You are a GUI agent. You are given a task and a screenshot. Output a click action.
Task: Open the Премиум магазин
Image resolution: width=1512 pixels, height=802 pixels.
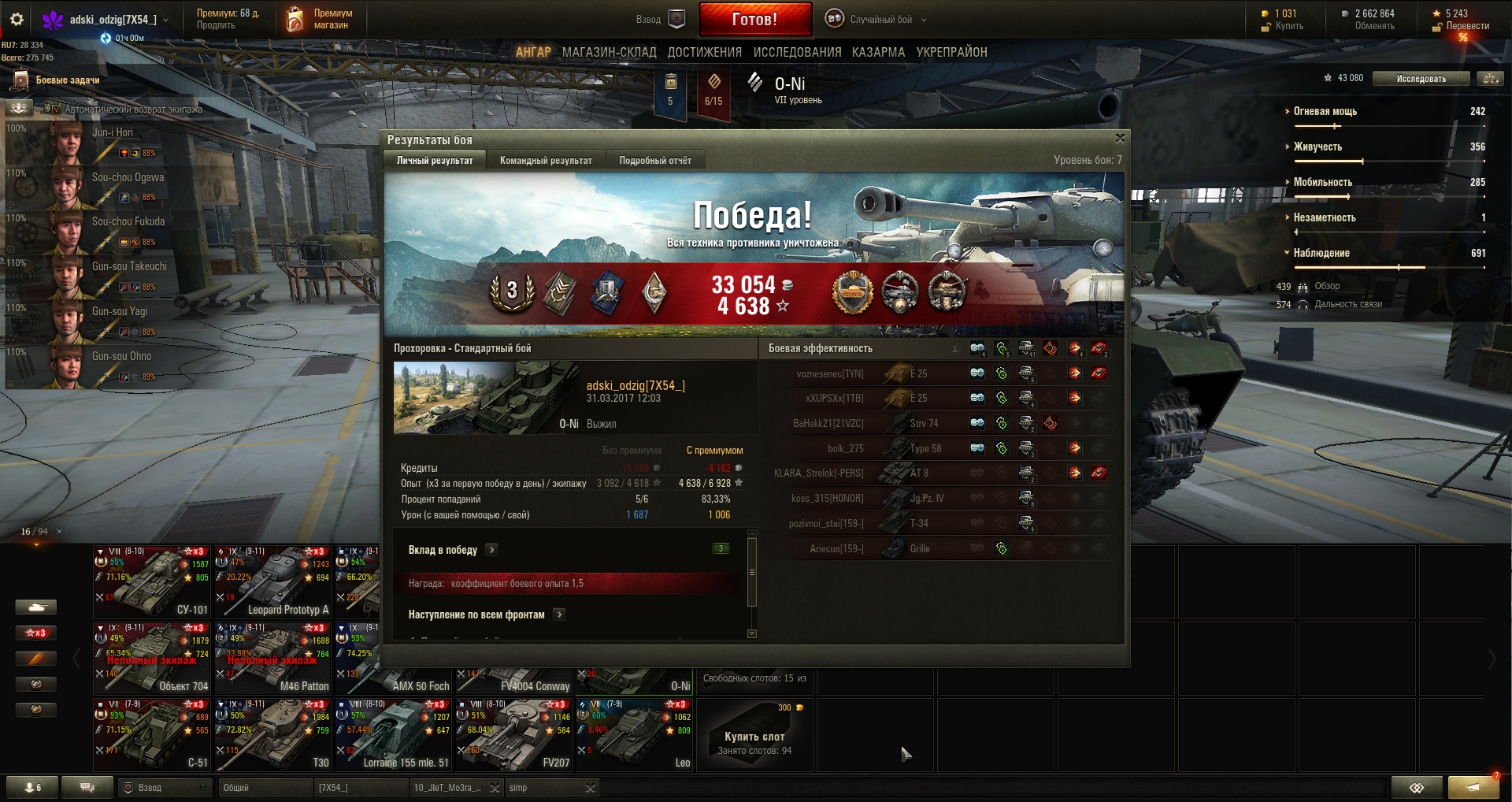tap(320, 19)
